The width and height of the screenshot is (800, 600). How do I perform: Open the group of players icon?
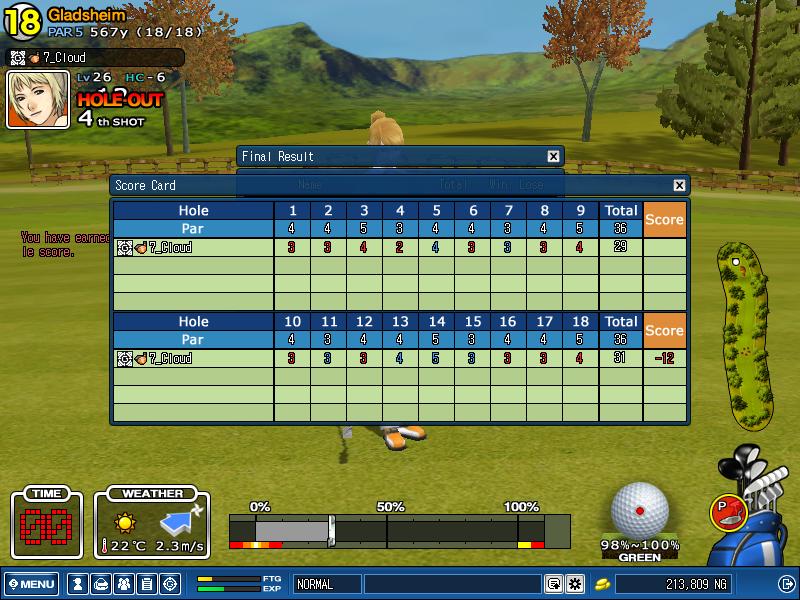[123, 584]
